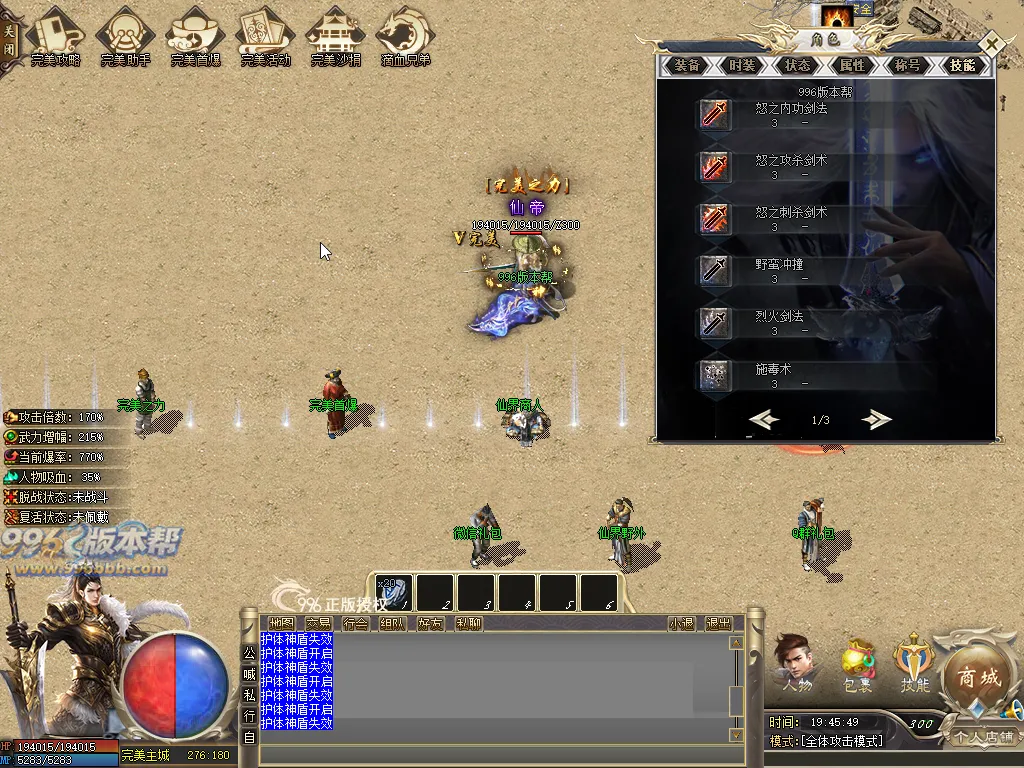
Task: Open the 行会 guild button
Action: tap(356, 623)
